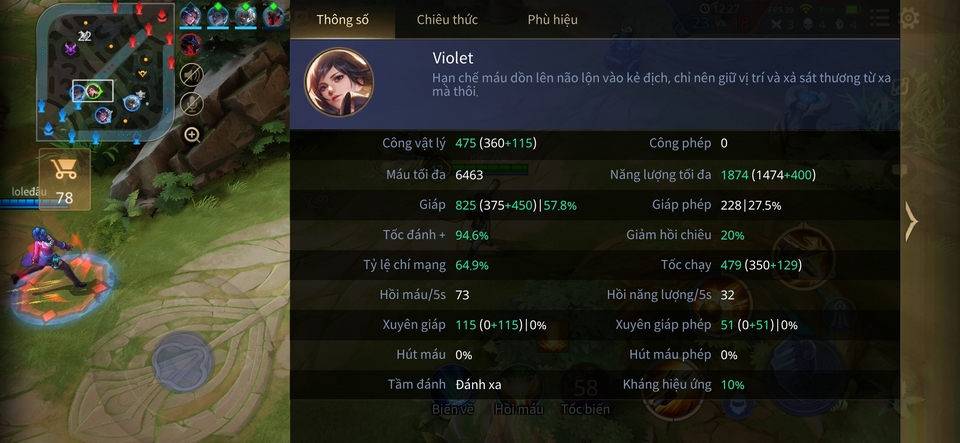This screenshot has height=443, width=960.
Task: Click the magnifier zoom icon by minimap
Action: (x=192, y=134)
